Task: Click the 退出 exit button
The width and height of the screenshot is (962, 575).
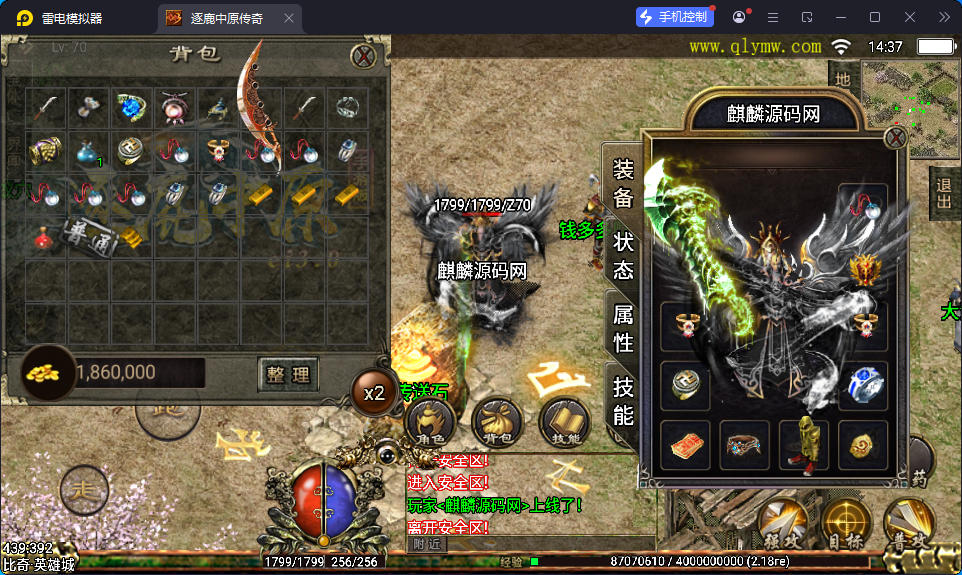Action: click(944, 195)
